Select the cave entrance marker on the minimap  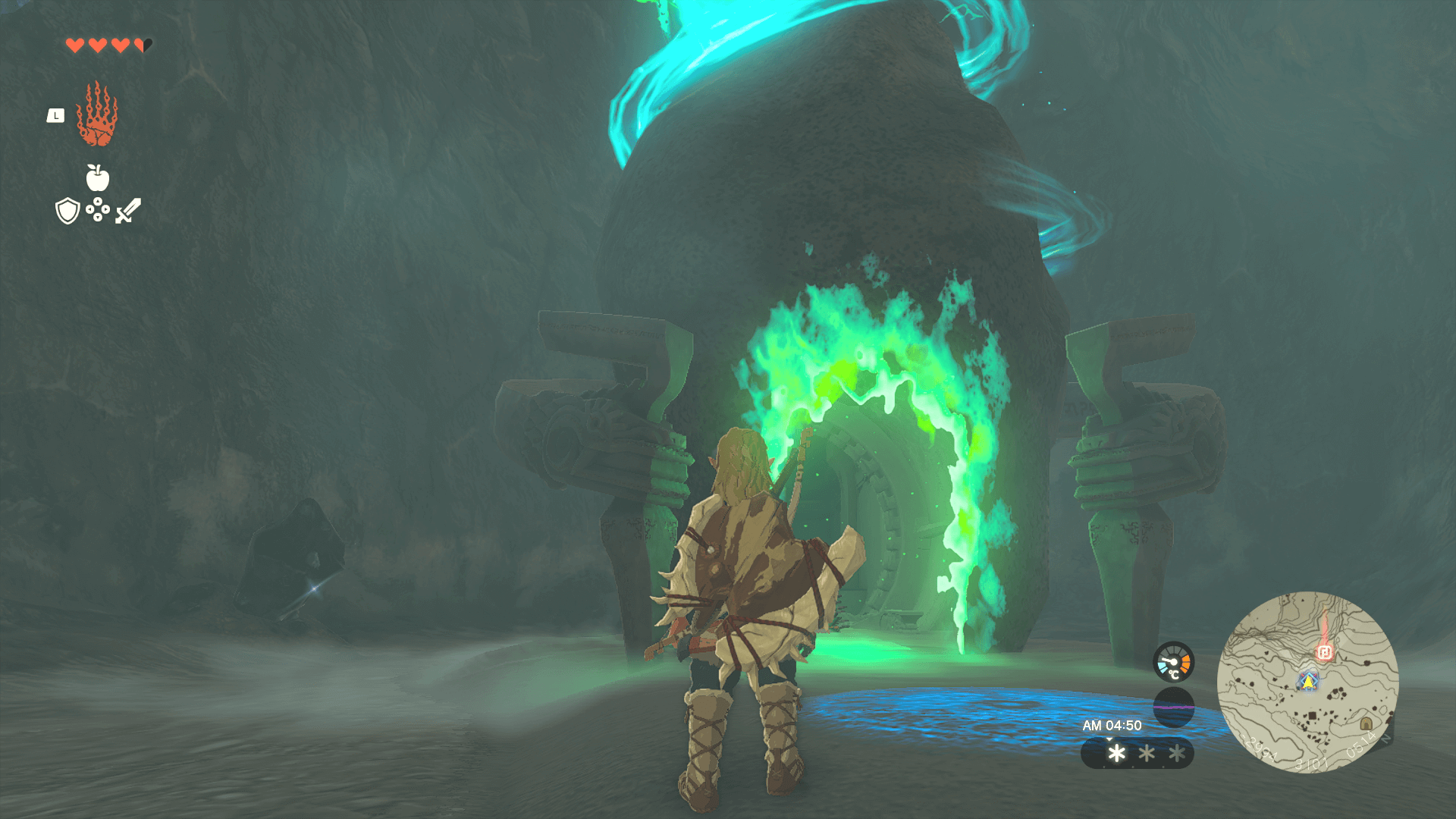(1366, 723)
